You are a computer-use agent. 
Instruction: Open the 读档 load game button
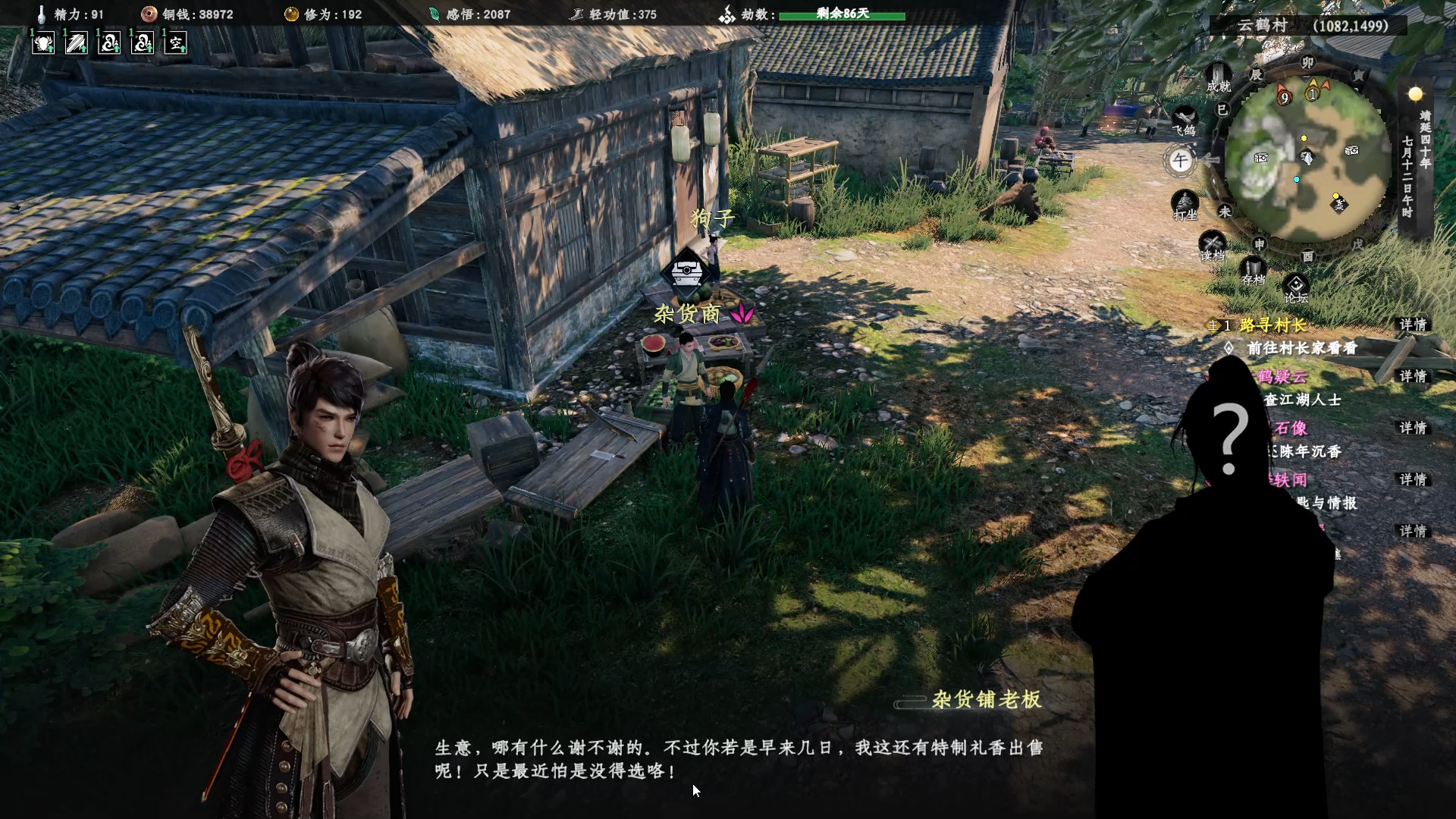(x=1212, y=246)
